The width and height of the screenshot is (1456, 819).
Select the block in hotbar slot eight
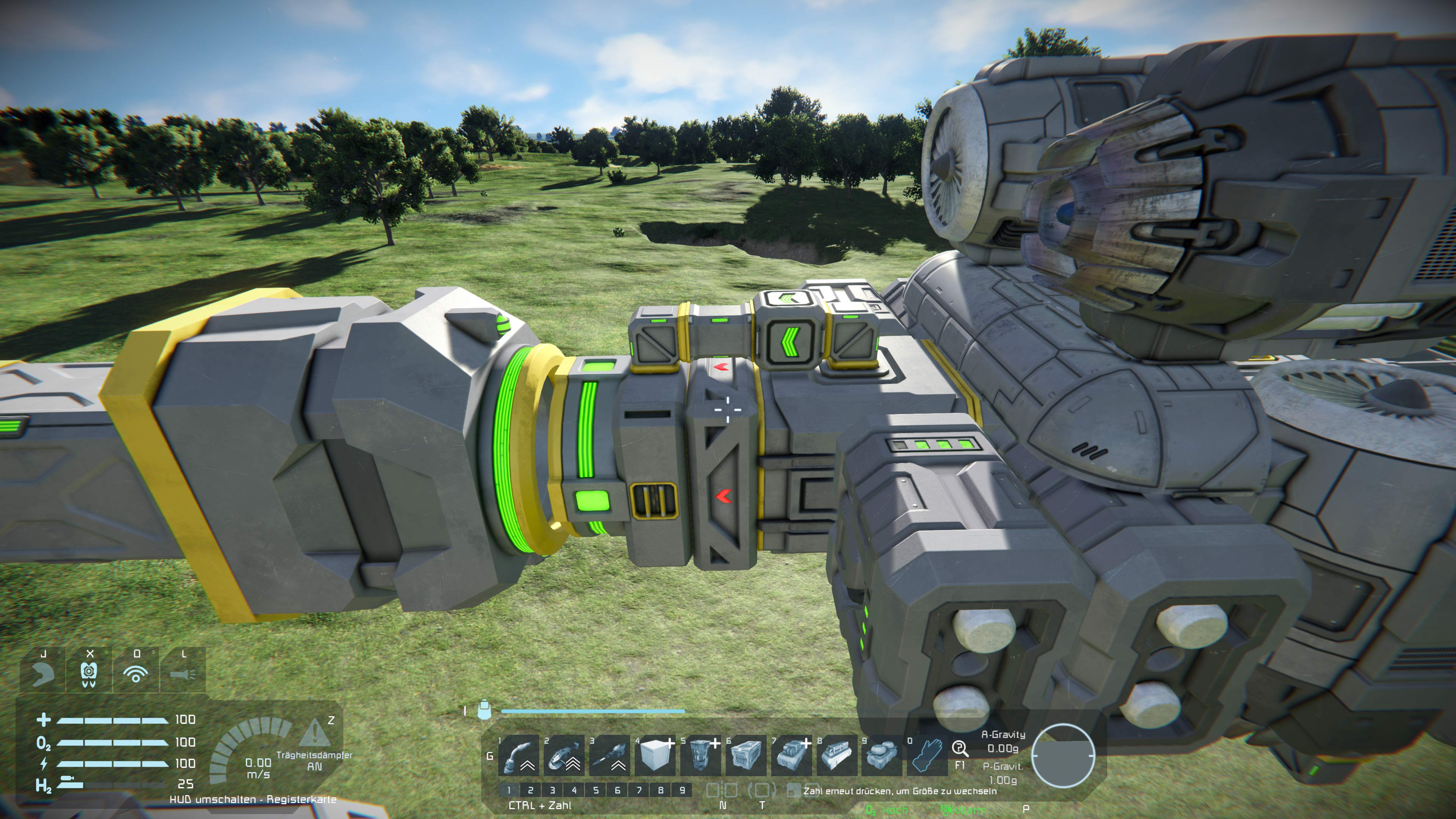point(836,755)
